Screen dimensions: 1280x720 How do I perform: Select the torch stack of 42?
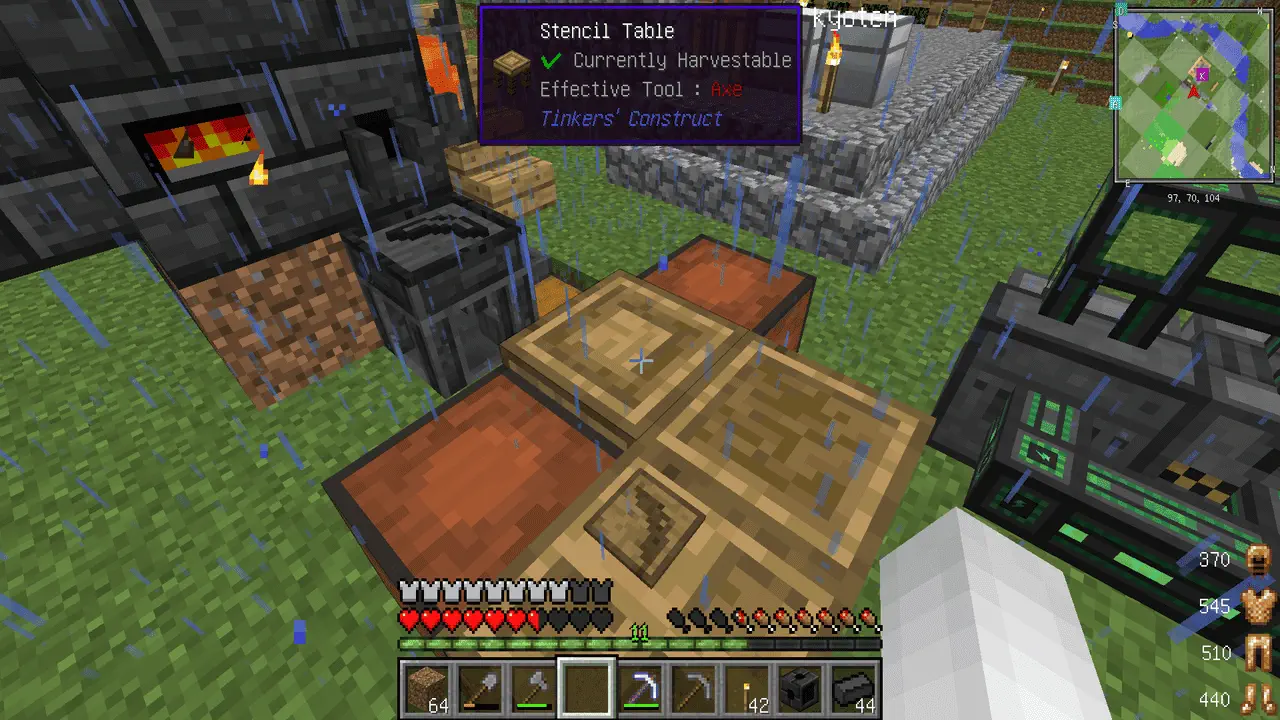point(747,690)
